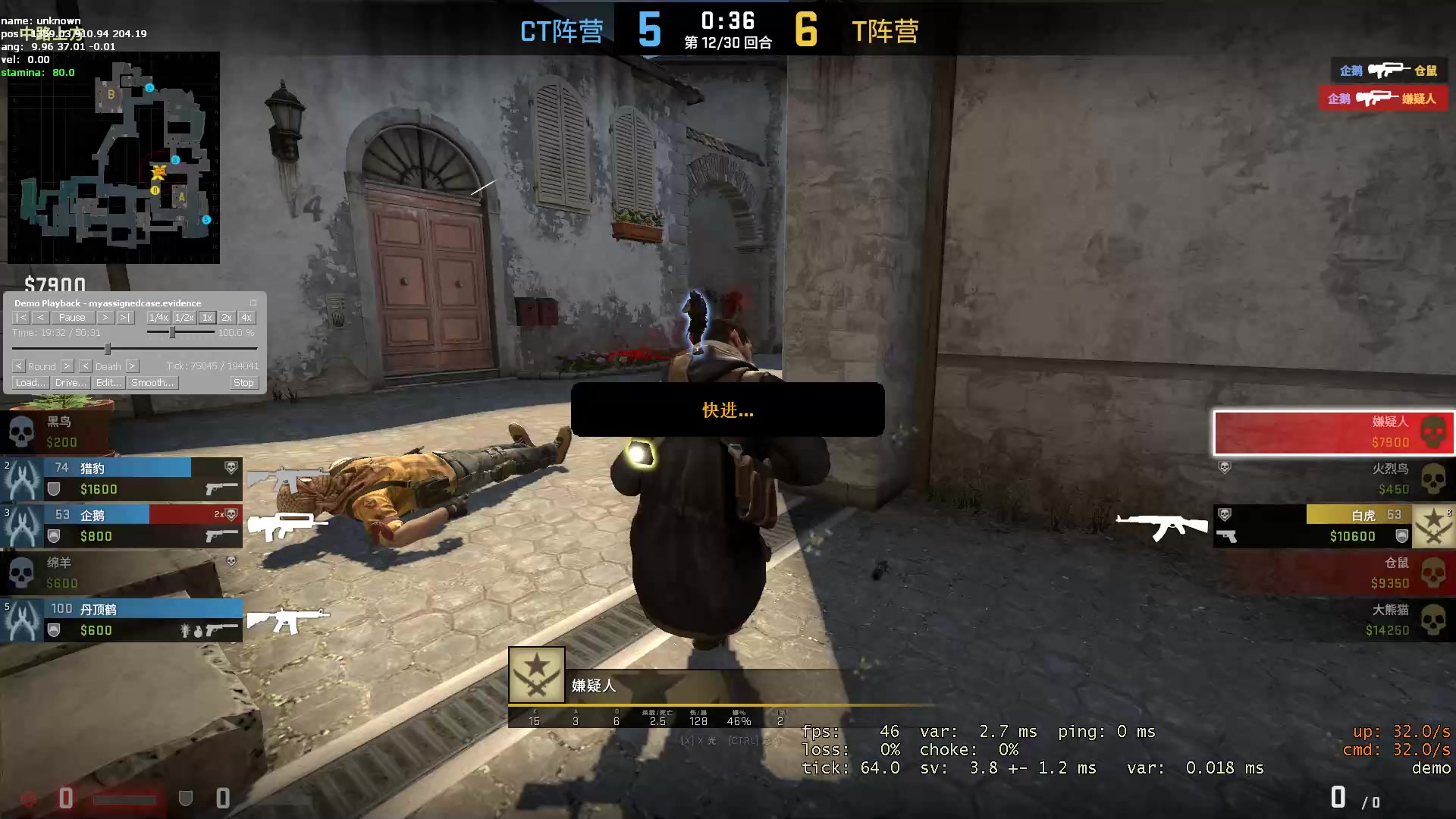Viewport: 1456px width, 819px height.
Task: Click the T faction emblem above 嫌疑人 name
Action: 538,675
